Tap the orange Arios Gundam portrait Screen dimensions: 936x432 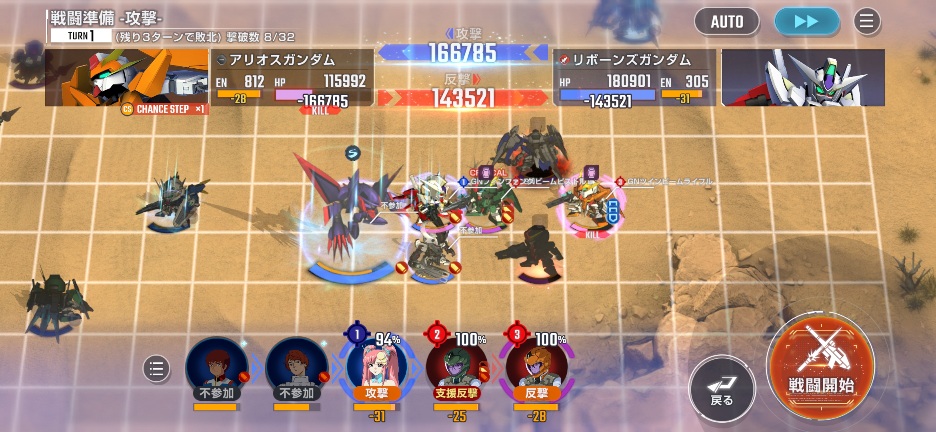[x=125, y=78]
